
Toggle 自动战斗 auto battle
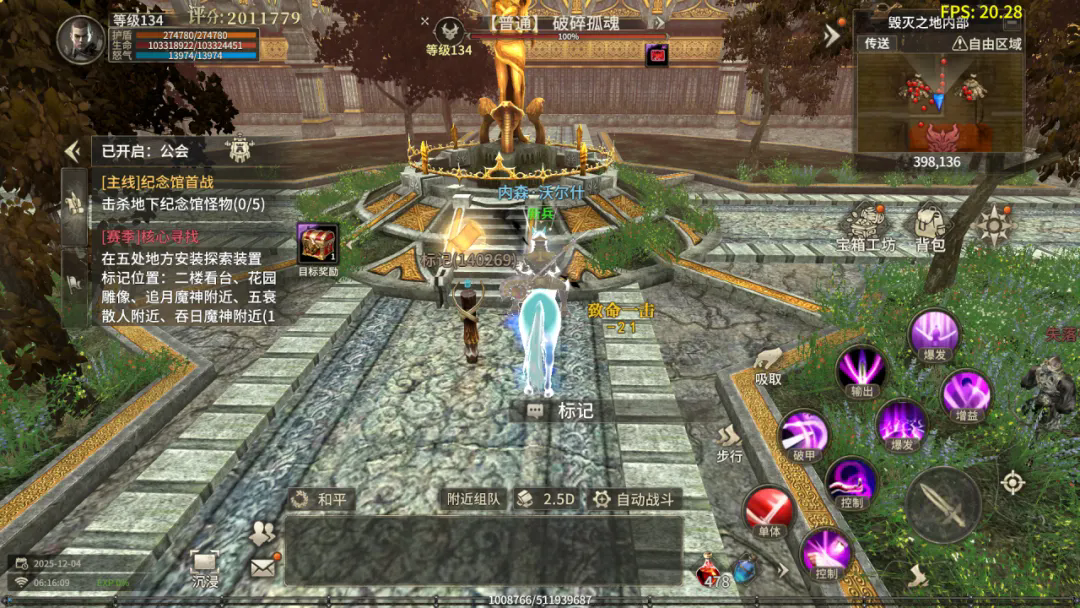coord(634,499)
